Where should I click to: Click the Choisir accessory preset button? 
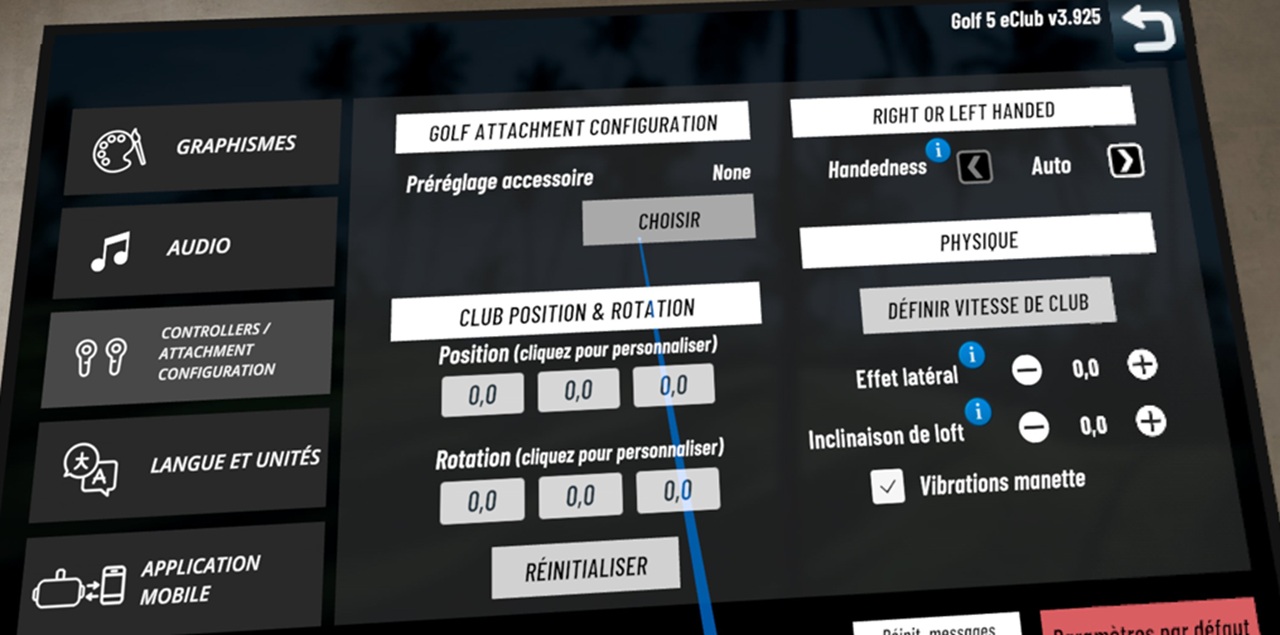click(669, 220)
